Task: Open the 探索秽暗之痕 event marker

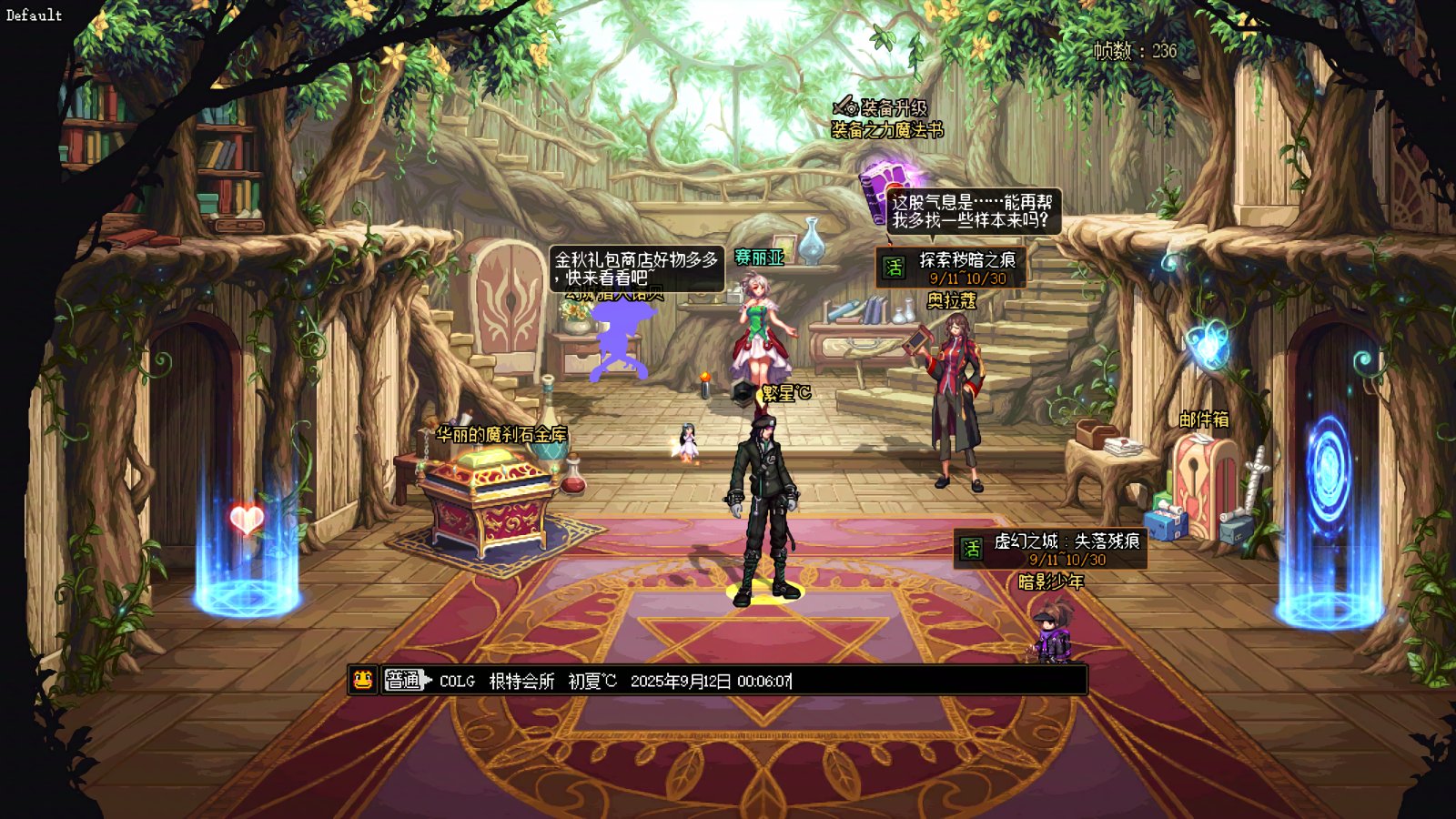Action: click(951, 268)
